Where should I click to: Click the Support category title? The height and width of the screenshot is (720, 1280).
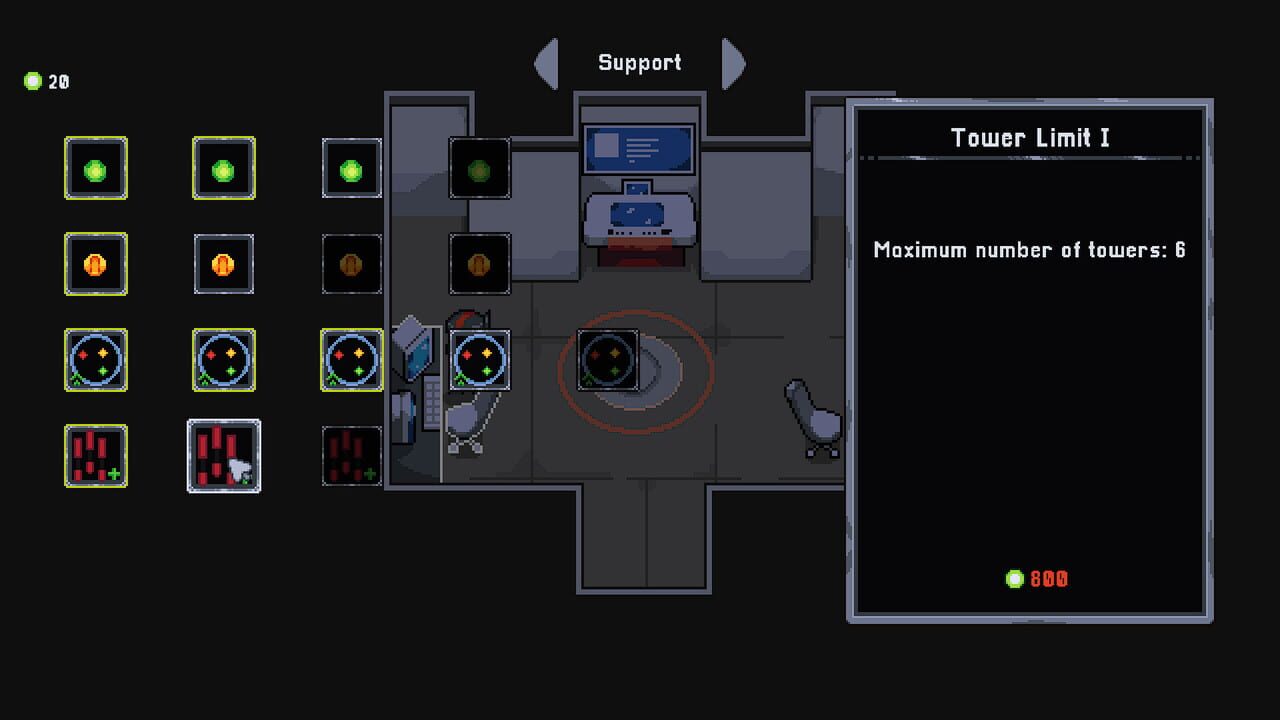point(639,62)
